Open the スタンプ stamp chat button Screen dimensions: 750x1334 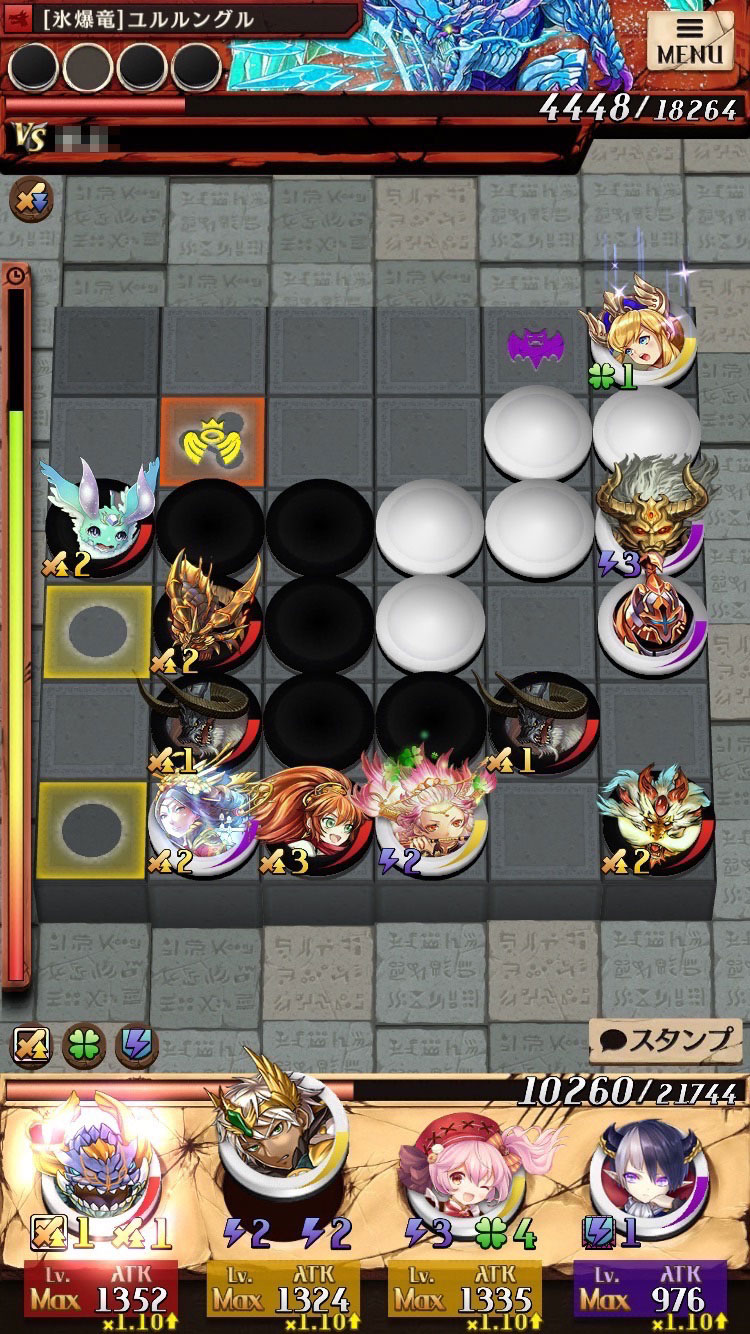click(x=667, y=1040)
